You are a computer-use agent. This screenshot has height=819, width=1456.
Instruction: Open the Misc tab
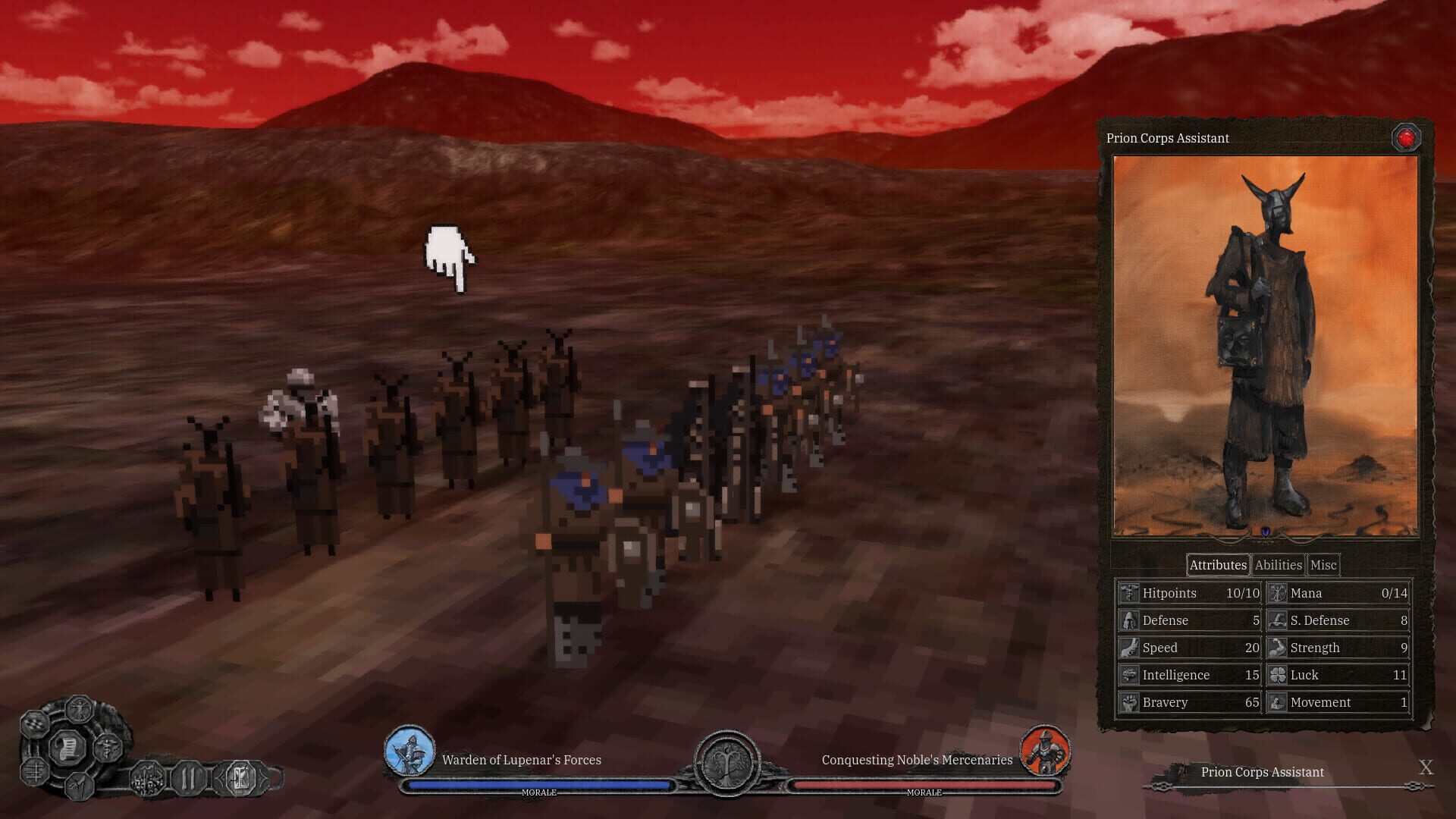pos(1323,564)
